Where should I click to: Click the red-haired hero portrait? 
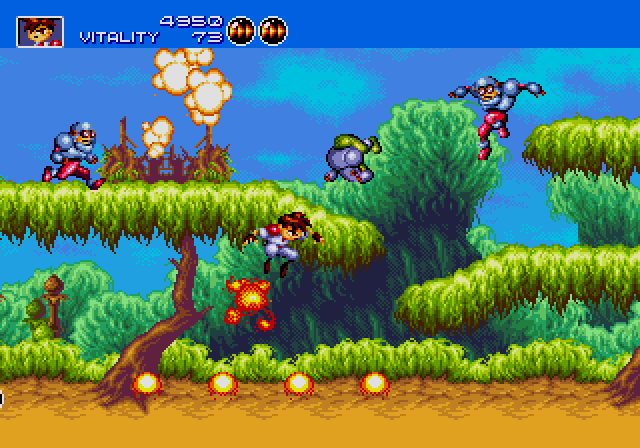[40, 31]
